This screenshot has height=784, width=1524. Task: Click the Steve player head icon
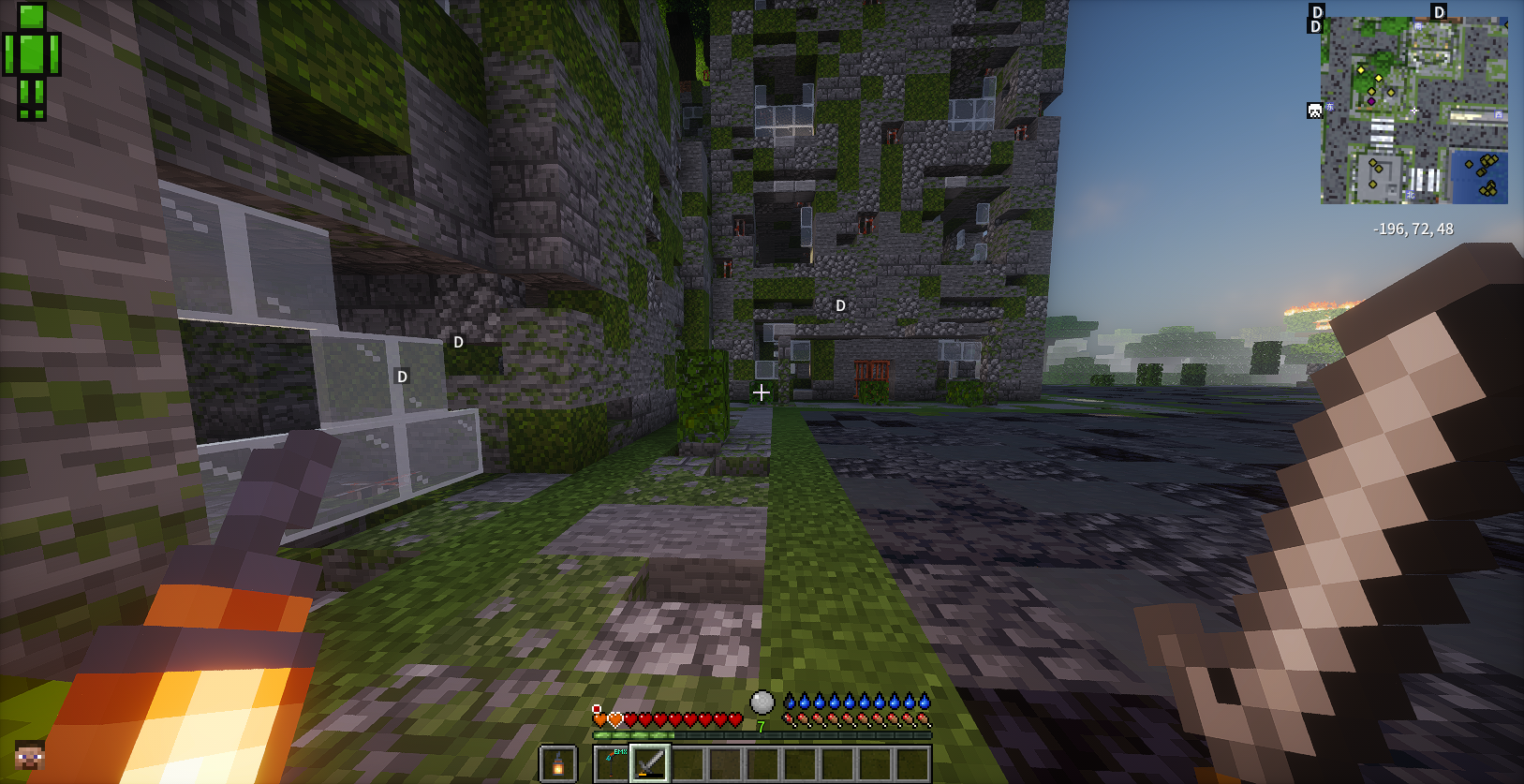30,754
